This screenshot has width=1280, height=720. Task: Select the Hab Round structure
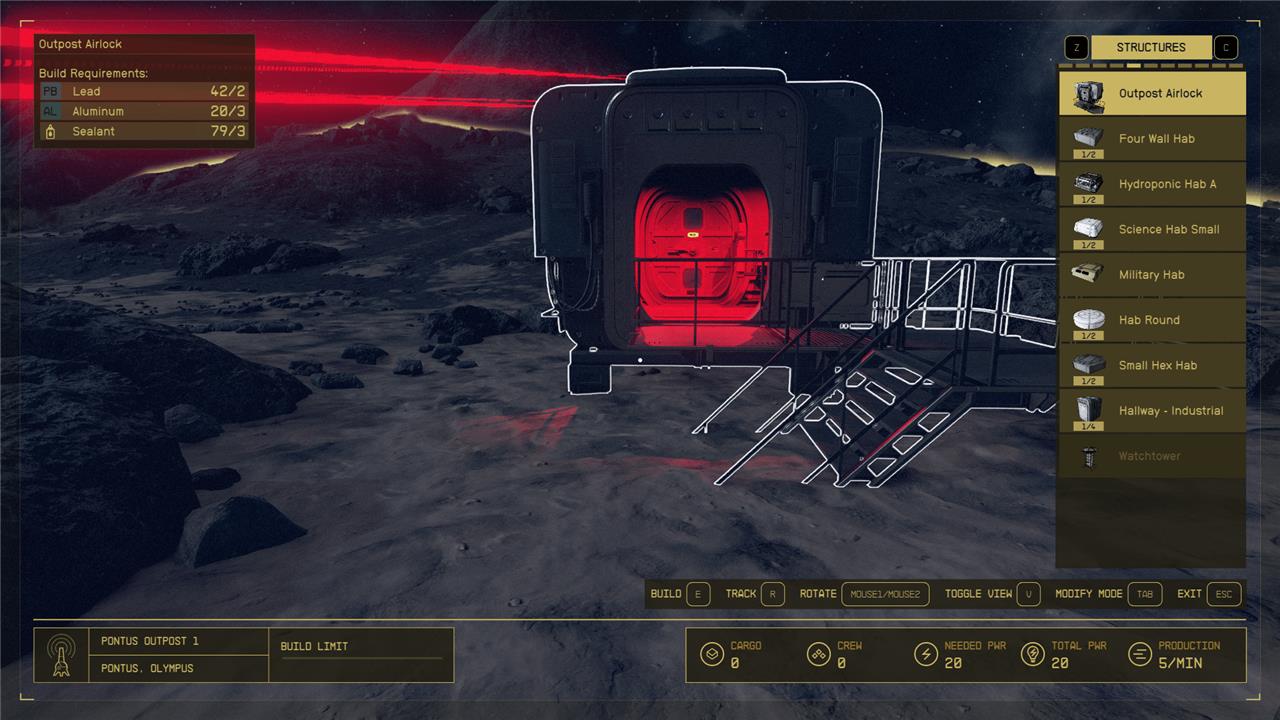[1152, 320]
